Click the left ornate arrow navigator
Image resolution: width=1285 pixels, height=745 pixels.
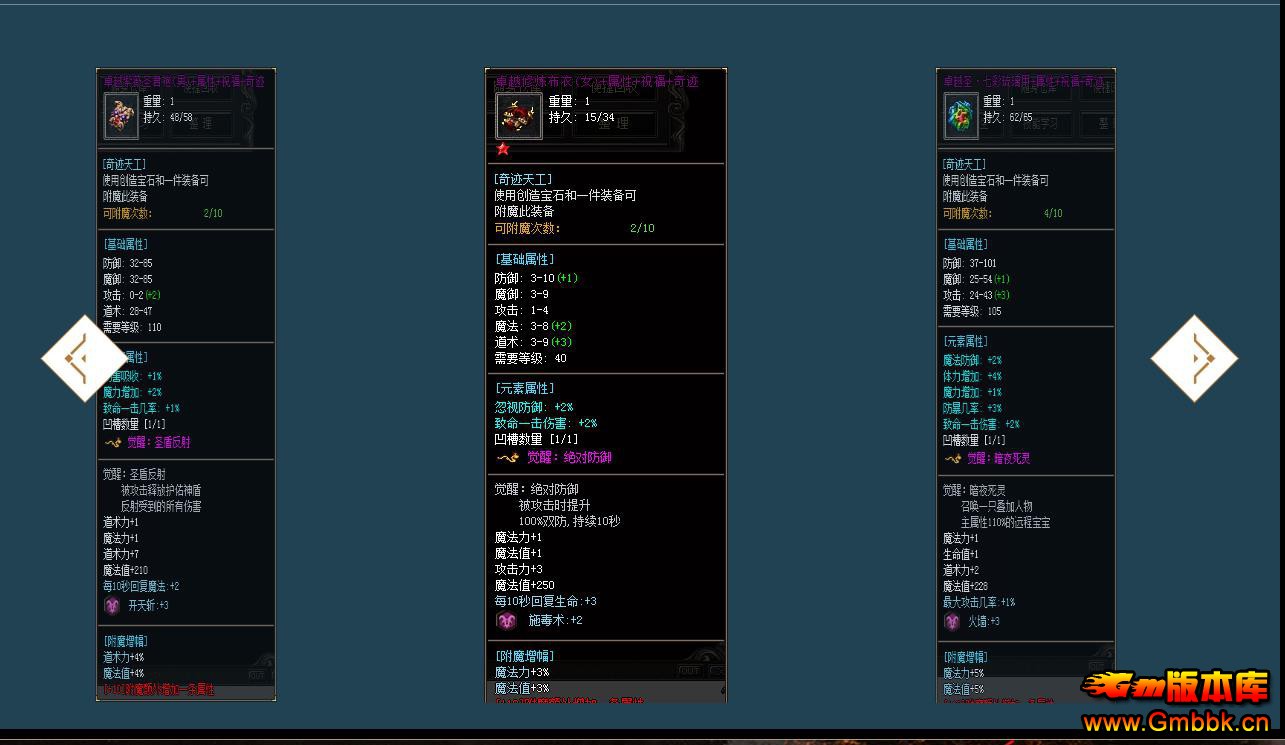click(x=84, y=358)
